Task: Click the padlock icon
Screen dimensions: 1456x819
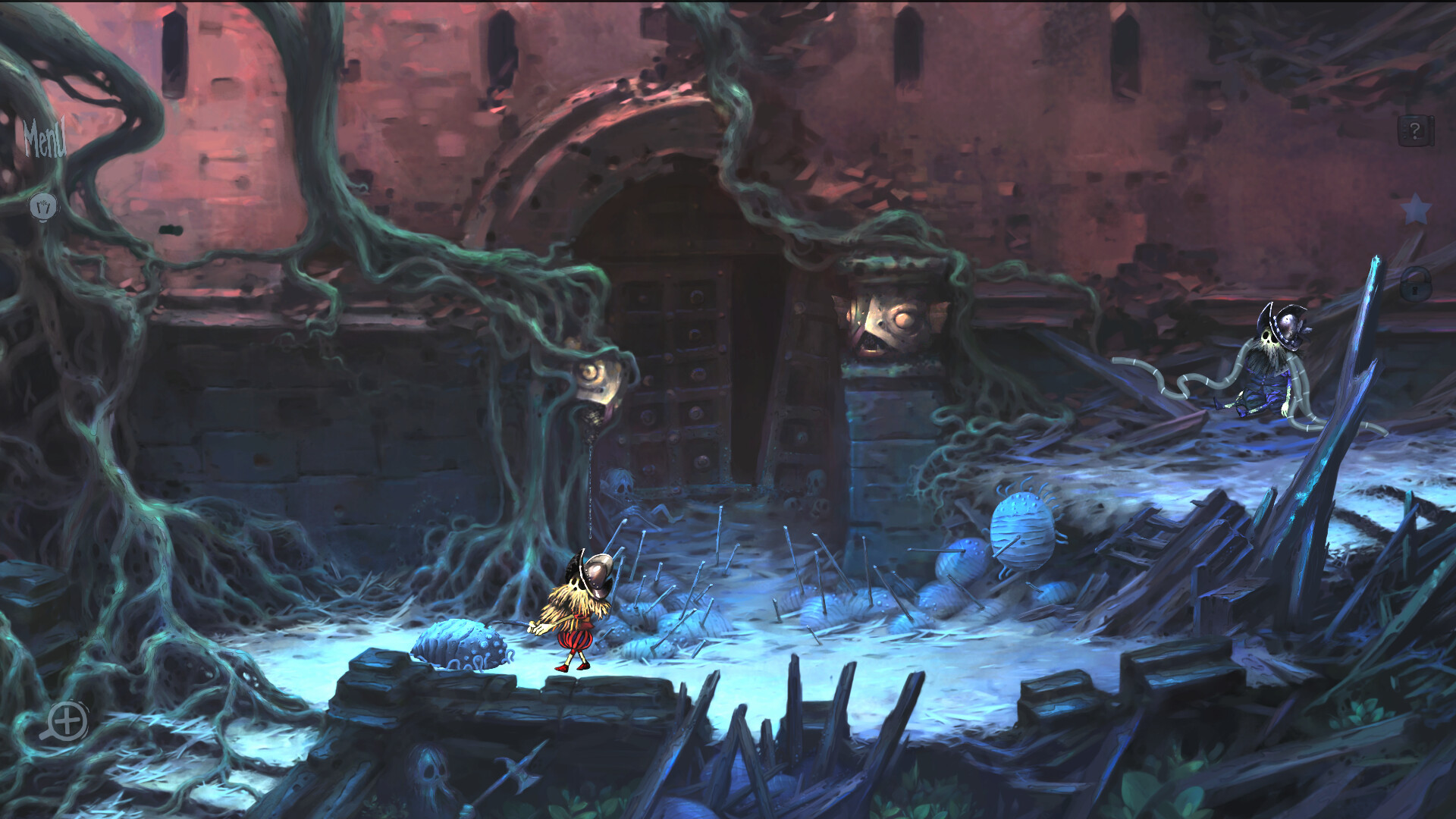Action: coord(1415,284)
